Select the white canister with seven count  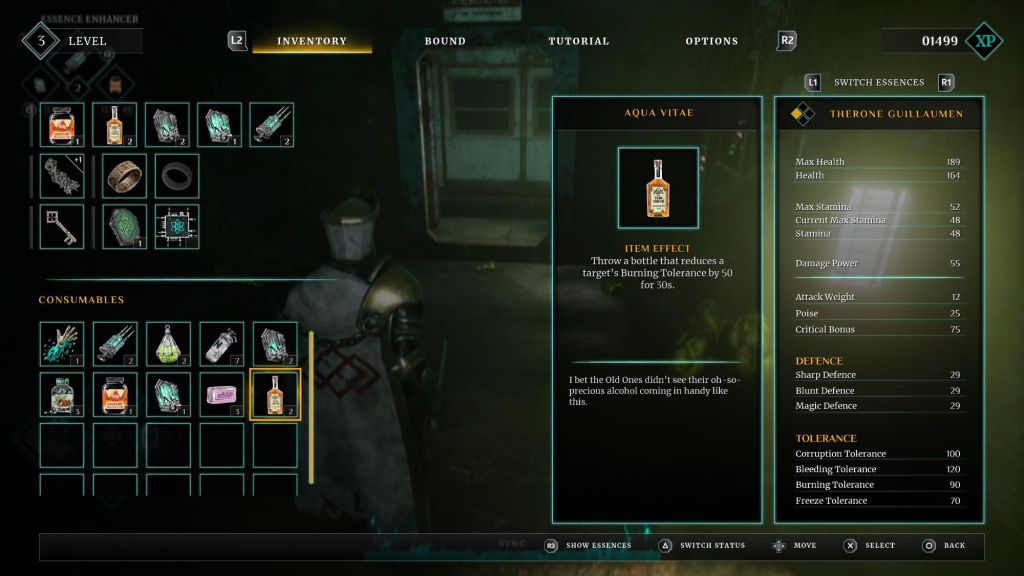pos(221,343)
